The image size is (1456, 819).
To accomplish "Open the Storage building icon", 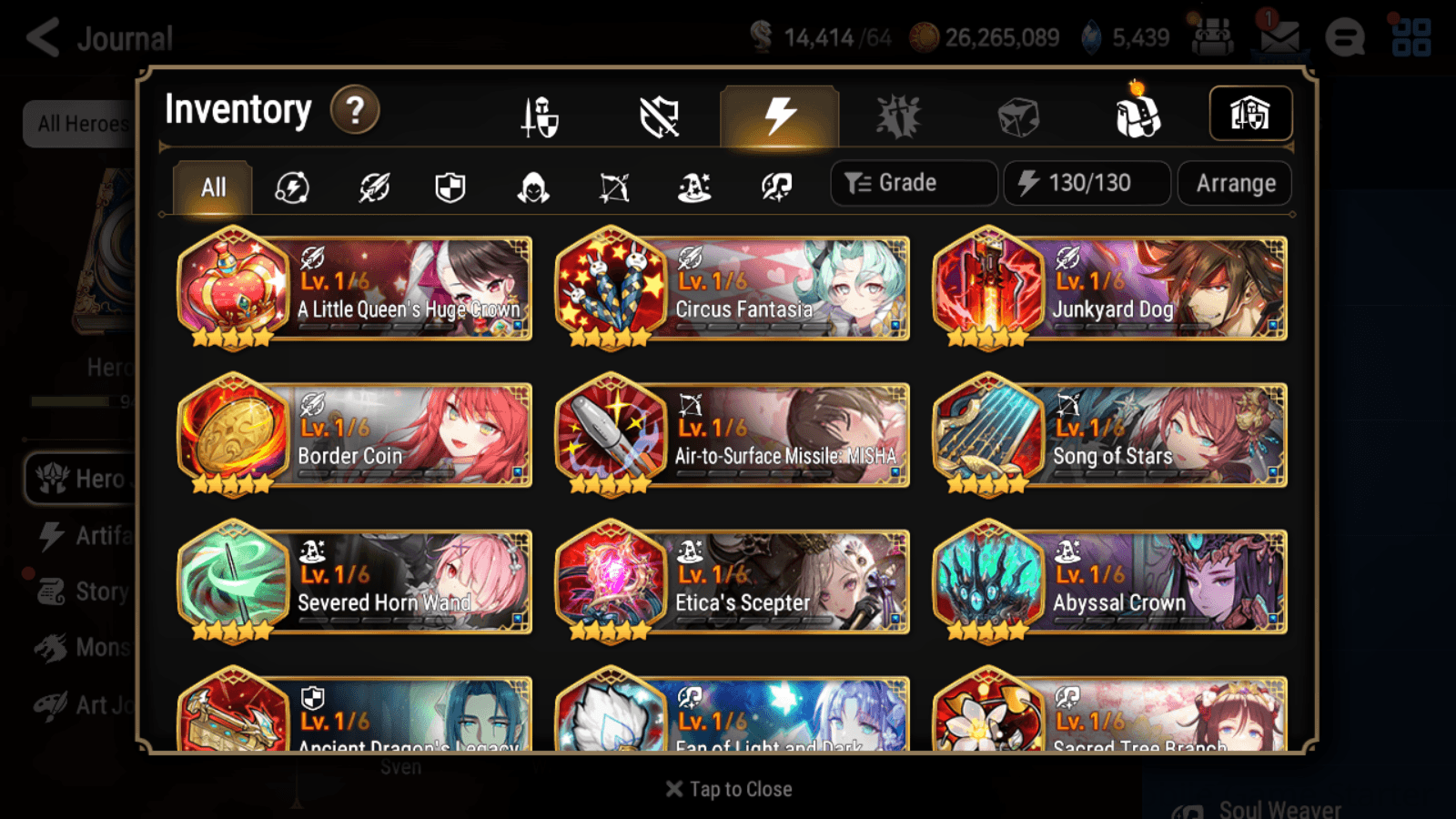I will 1250,113.
